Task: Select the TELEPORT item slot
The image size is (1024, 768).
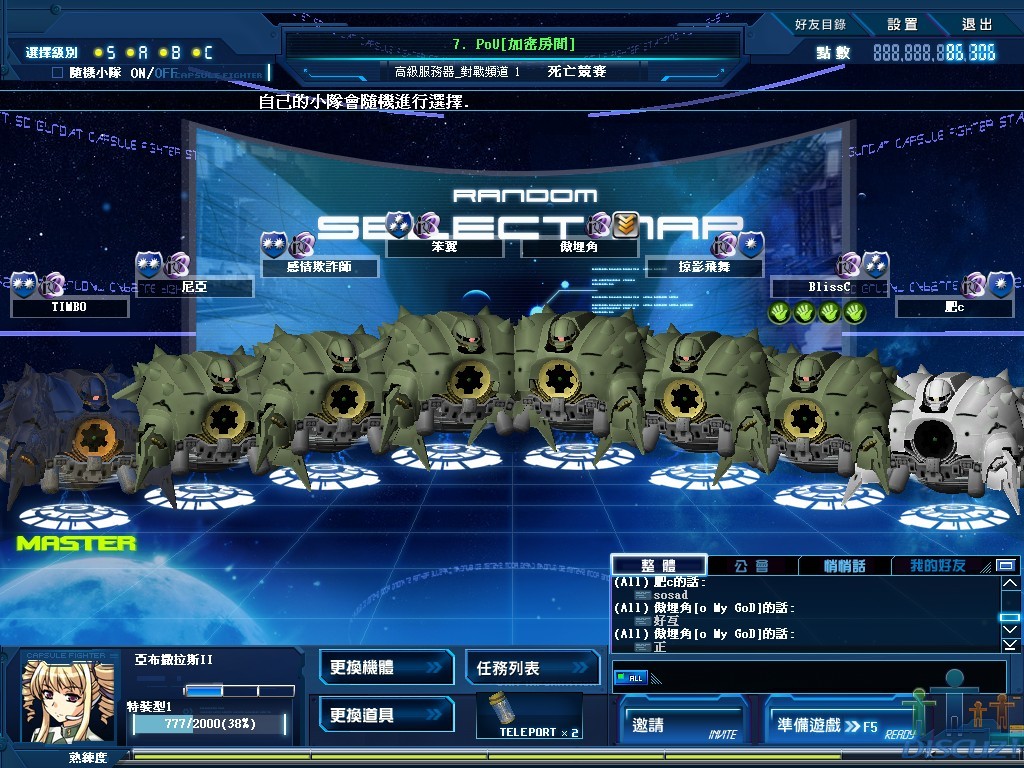Action: click(x=529, y=715)
